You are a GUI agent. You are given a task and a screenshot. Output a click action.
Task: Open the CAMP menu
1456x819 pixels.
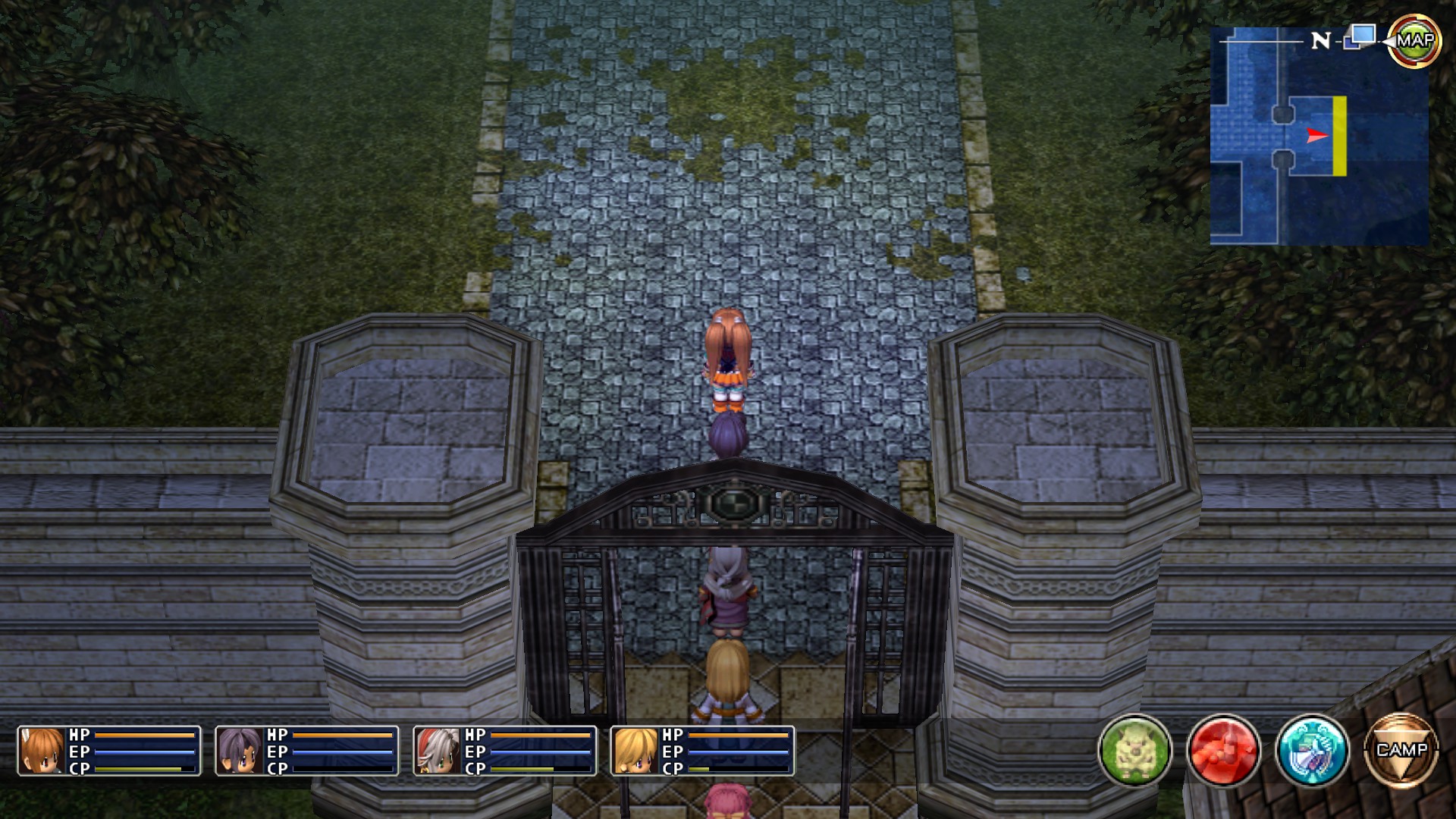(x=1401, y=751)
